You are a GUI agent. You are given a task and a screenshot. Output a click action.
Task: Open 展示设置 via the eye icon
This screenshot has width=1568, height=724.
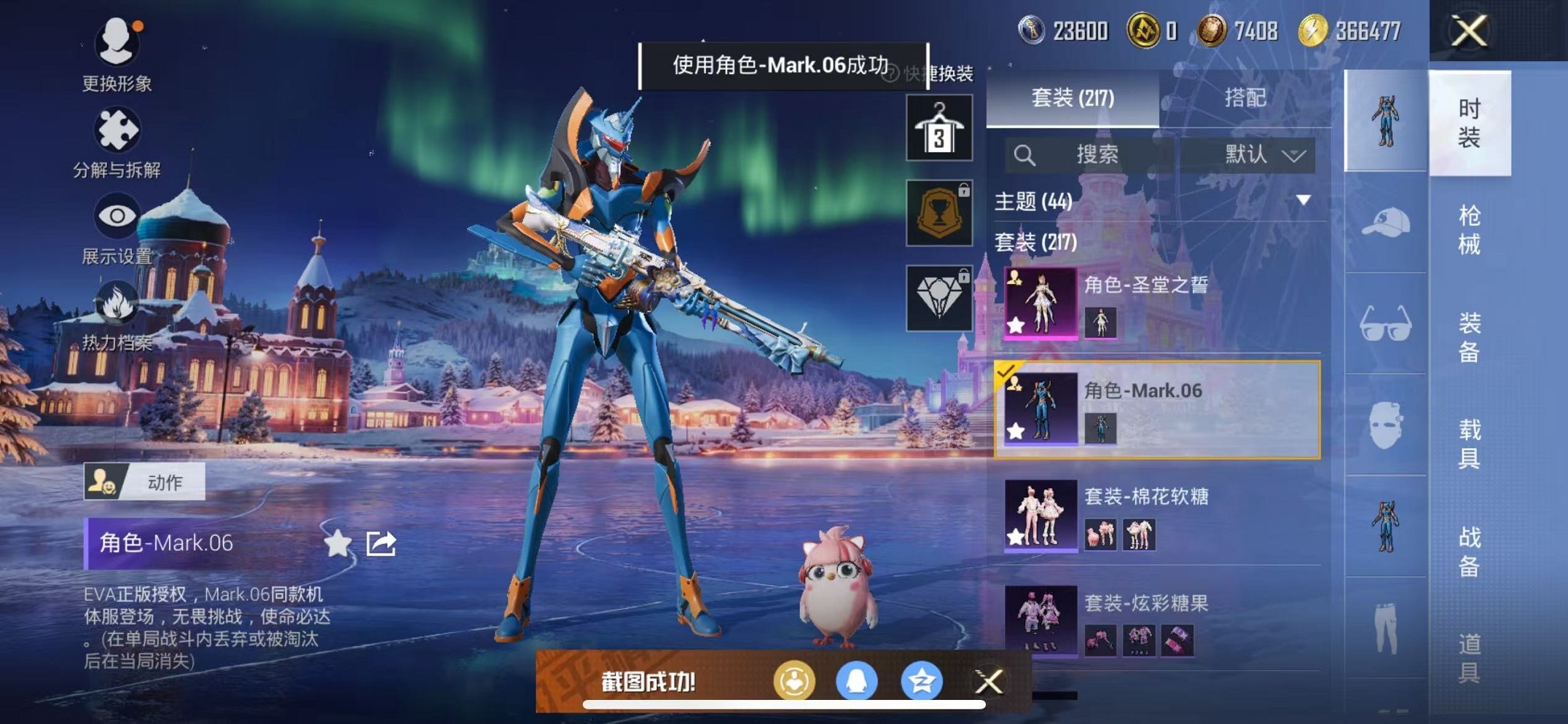click(117, 216)
